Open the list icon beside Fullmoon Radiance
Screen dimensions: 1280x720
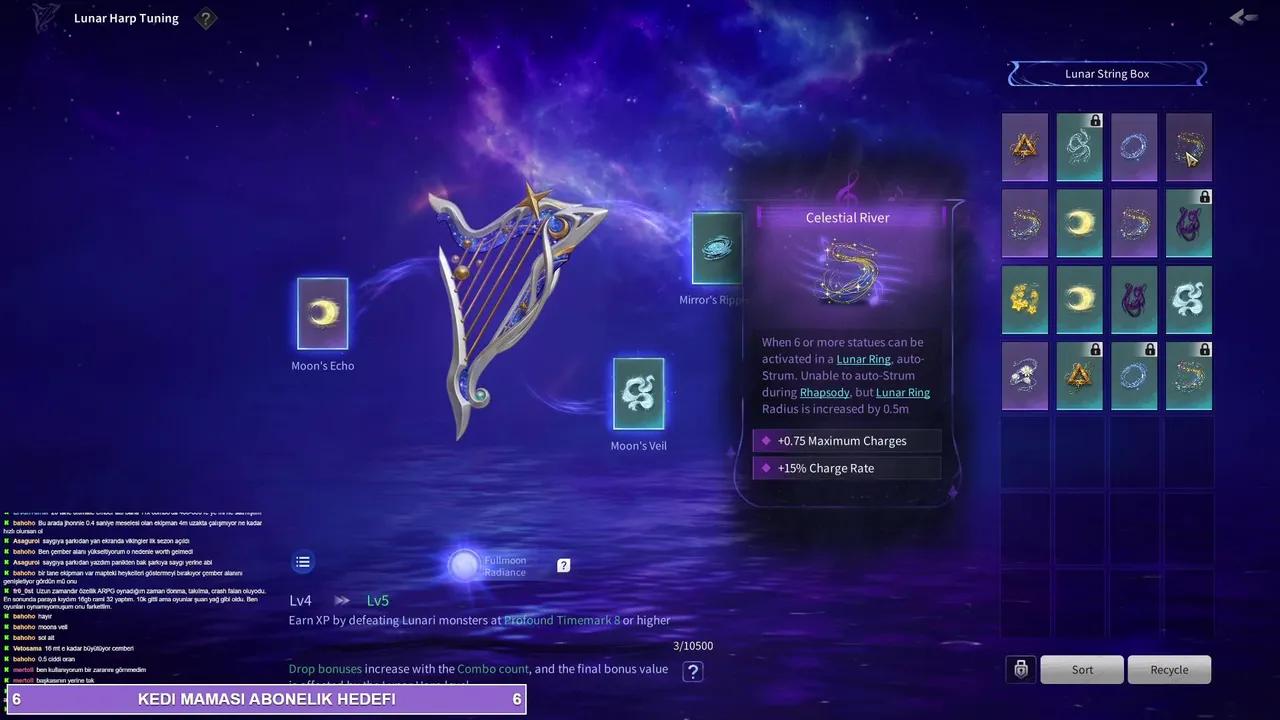pos(303,562)
